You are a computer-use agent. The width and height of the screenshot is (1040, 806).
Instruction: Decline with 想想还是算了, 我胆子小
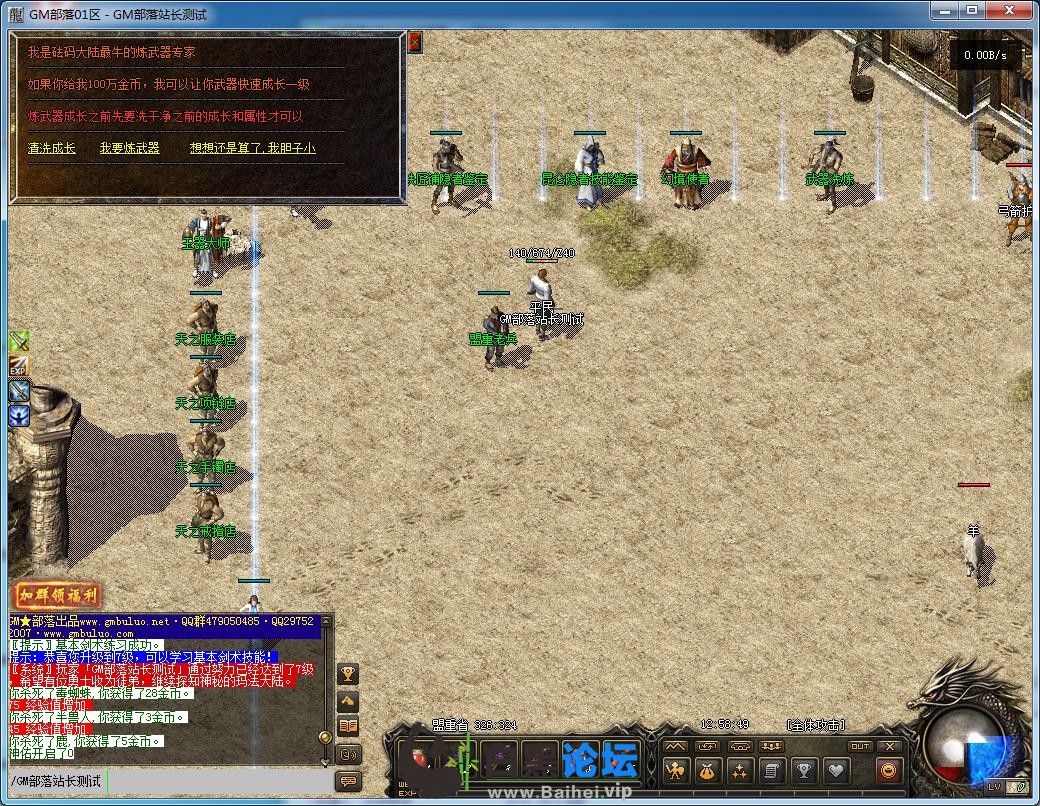253,148
